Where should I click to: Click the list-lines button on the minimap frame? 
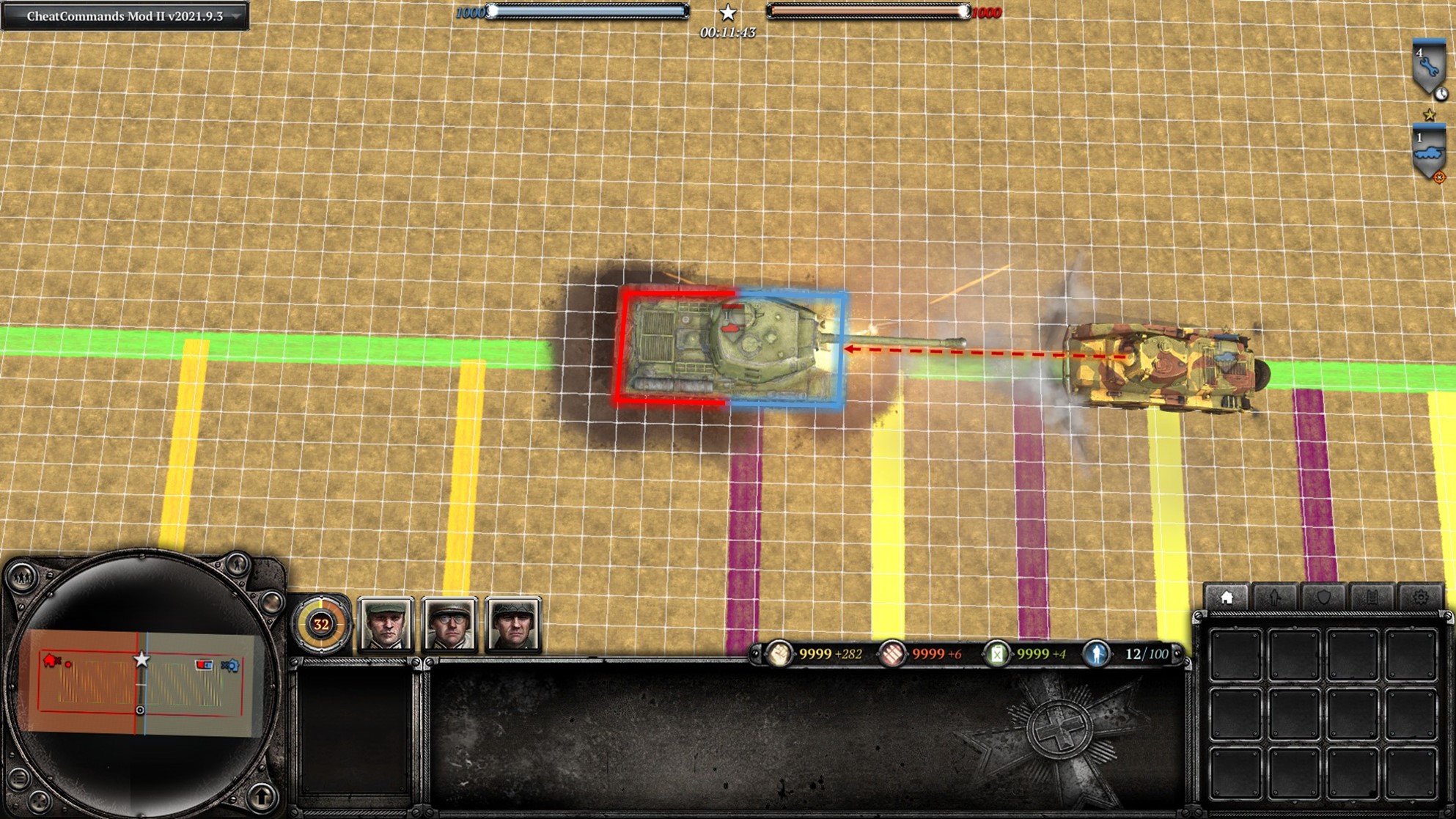tap(20, 778)
